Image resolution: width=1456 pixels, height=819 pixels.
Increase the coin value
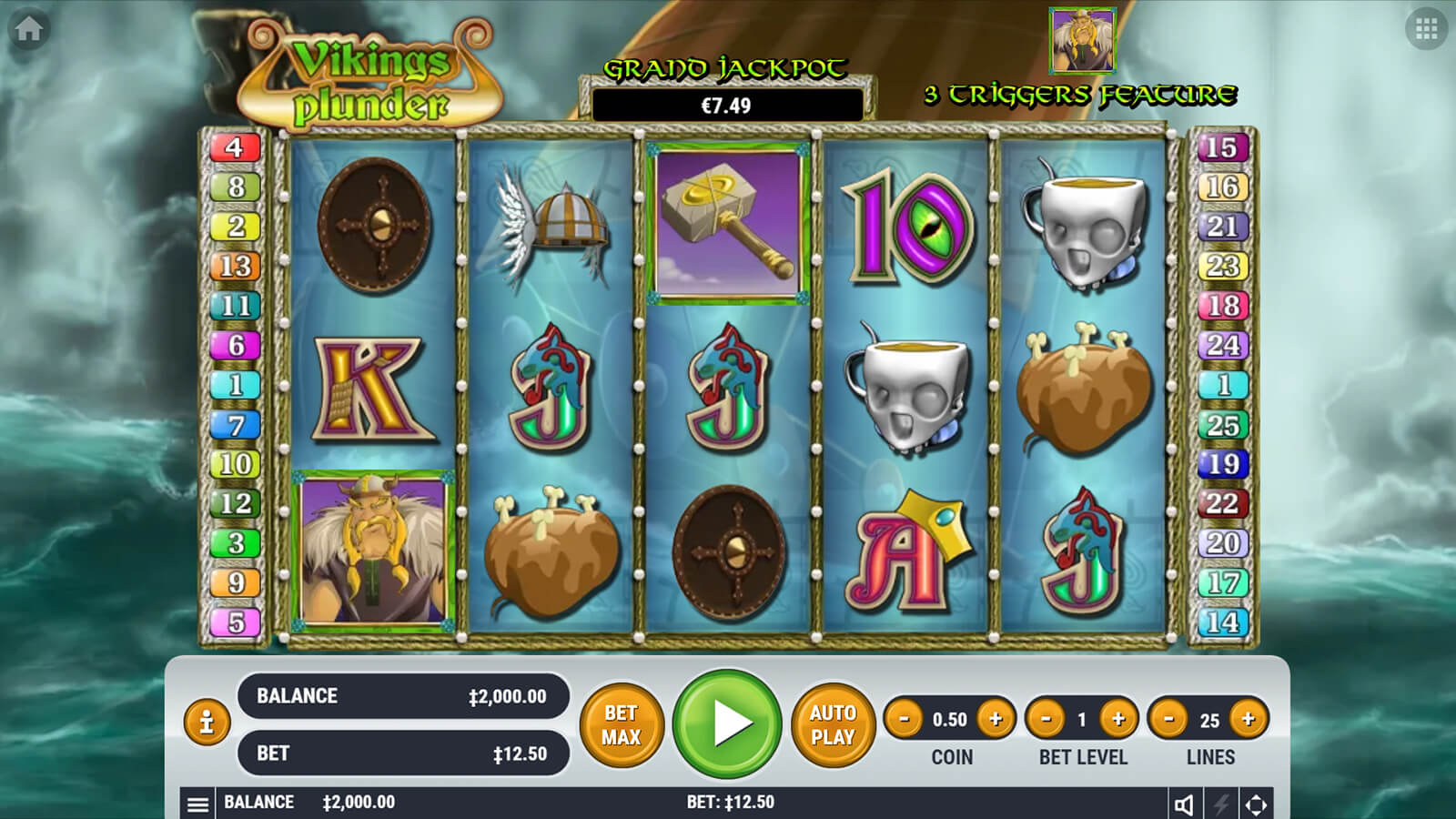tap(996, 719)
